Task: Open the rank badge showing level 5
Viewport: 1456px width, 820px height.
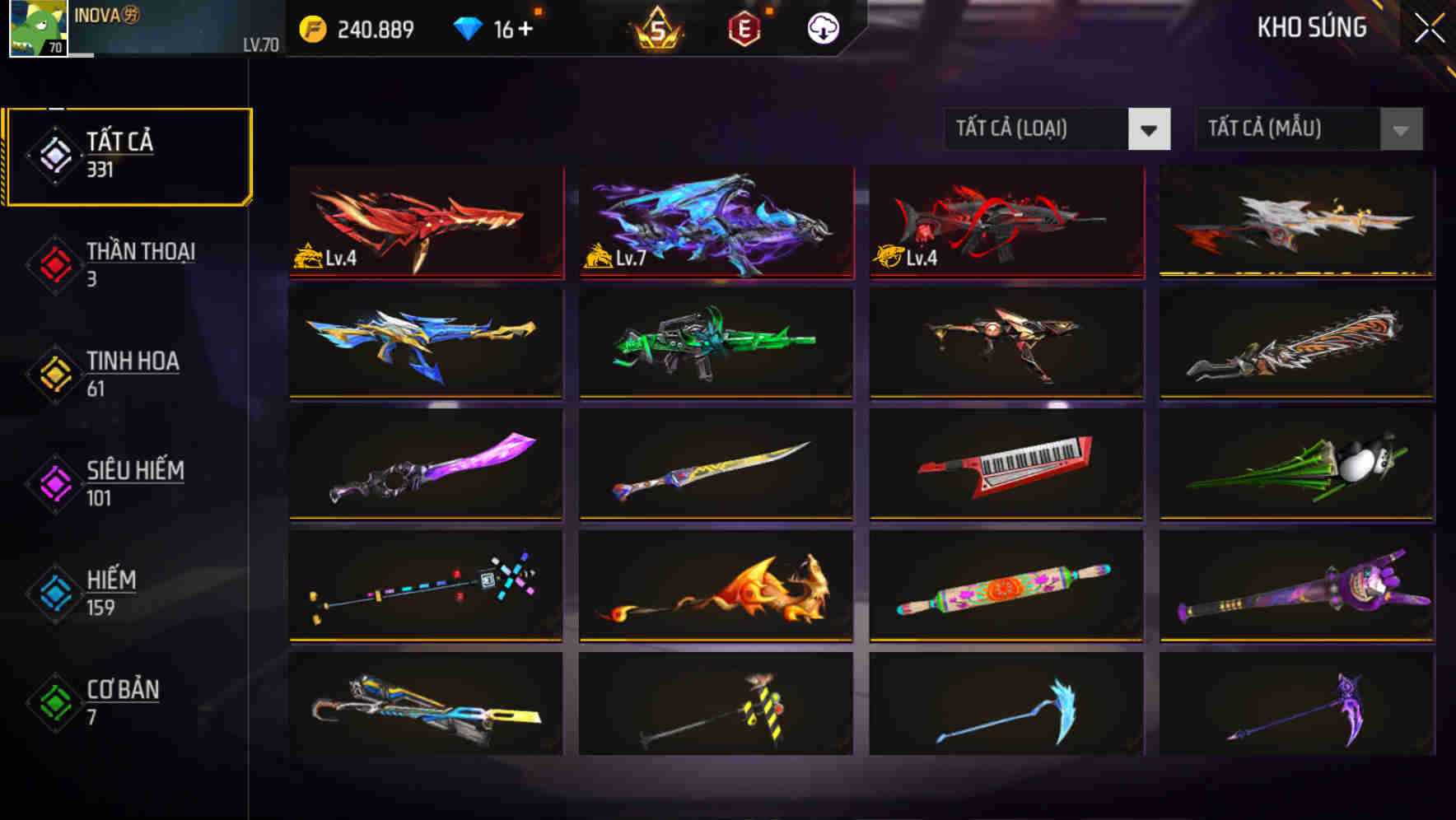Action: pyautogui.click(x=658, y=27)
